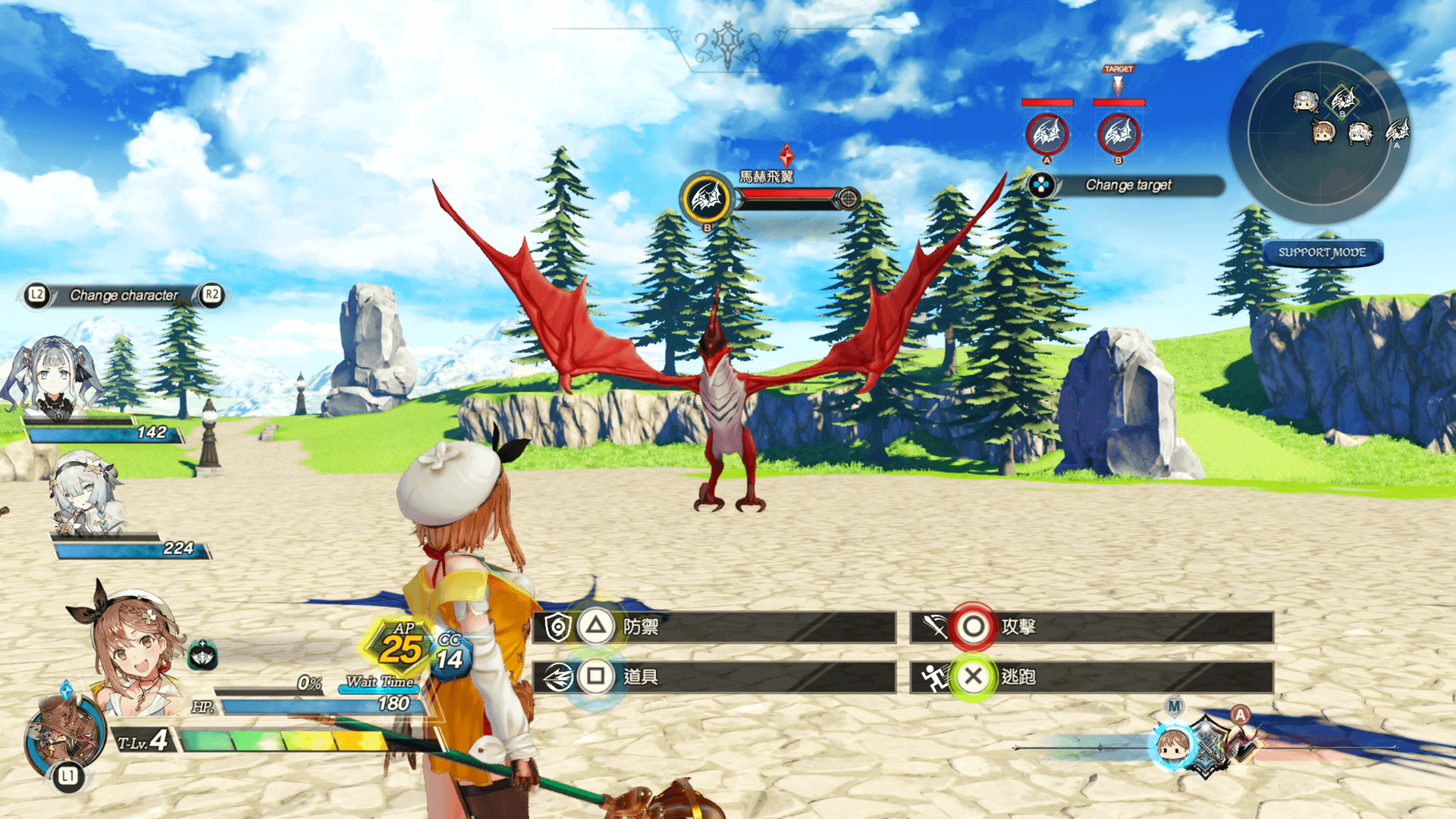Choose the 防禦 guard command
The width and height of the screenshot is (1456, 819).
pos(713,627)
